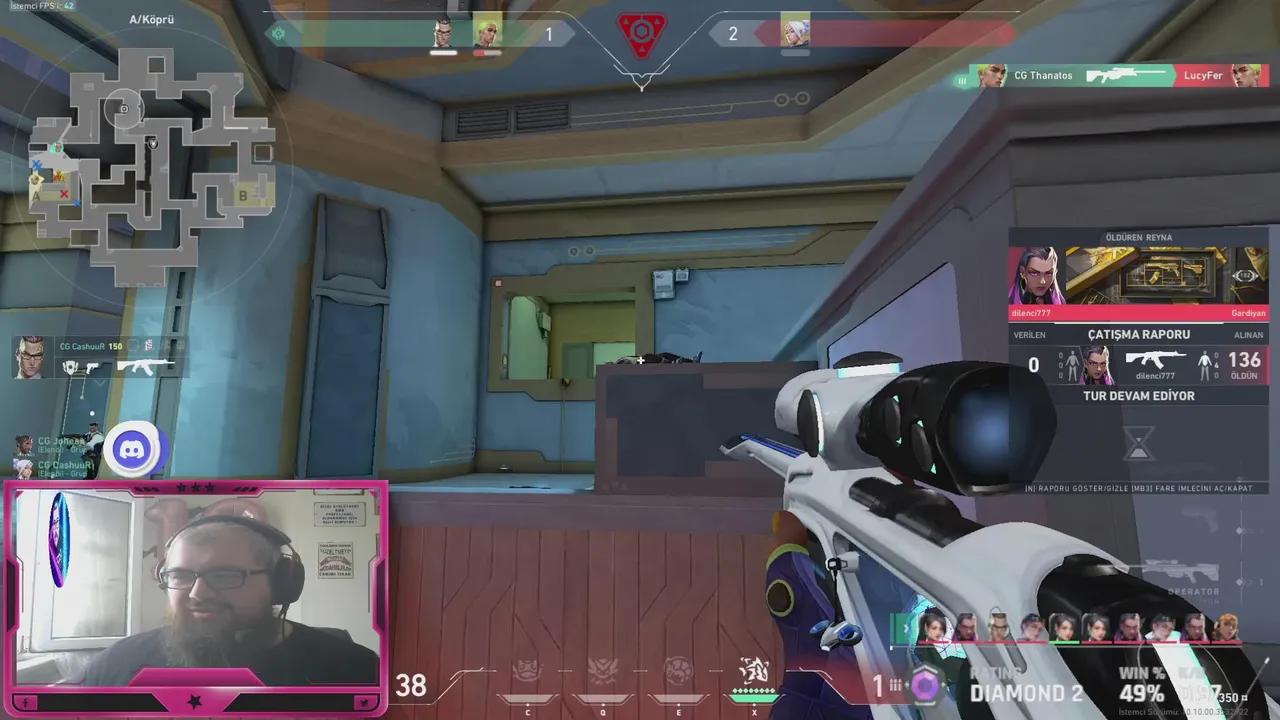Click LucyFer's name in the kill feed
Image resolution: width=1280 pixels, height=720 pixels.
tap(1204, 75)
